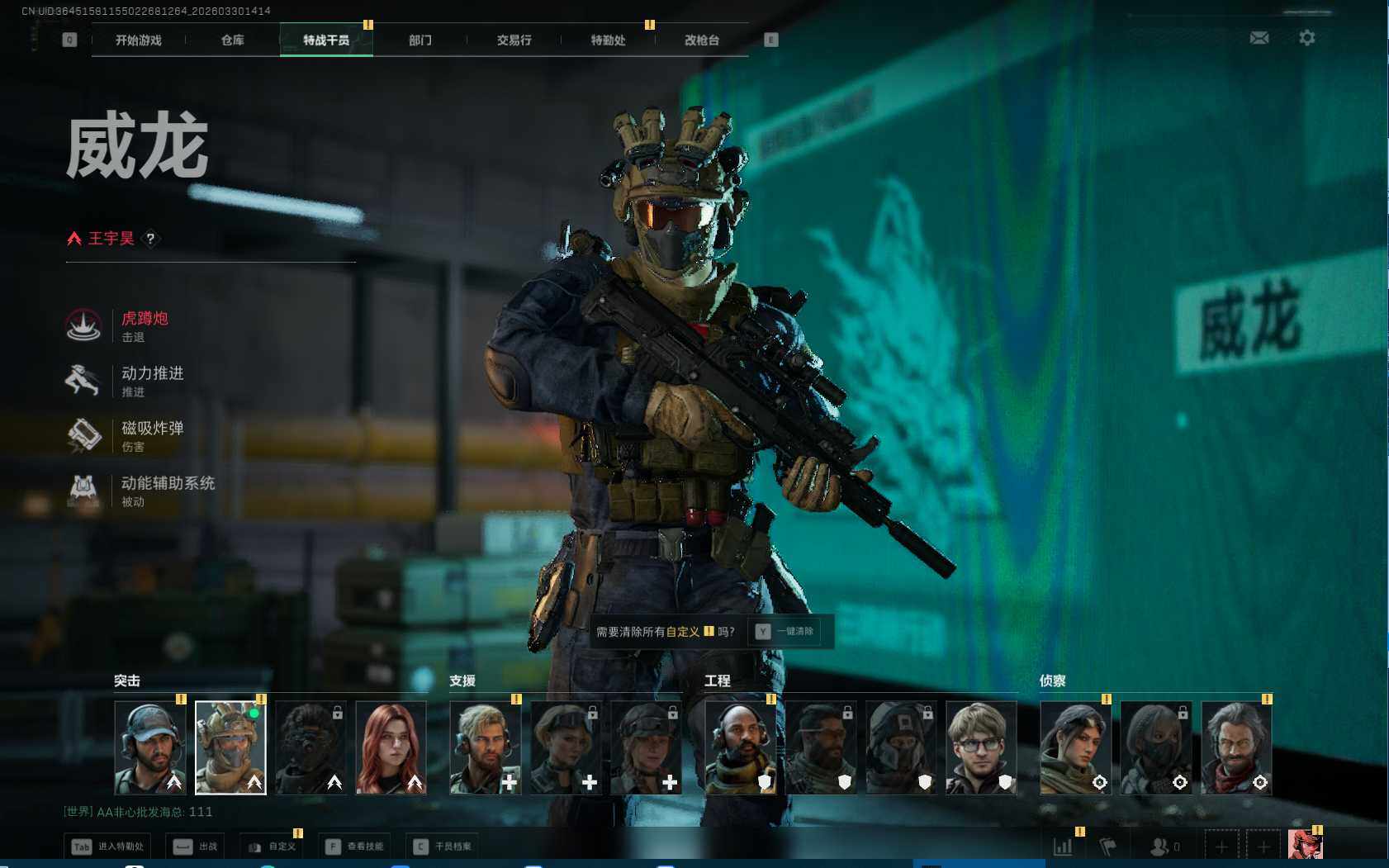1389x868 pixels.
Task: Open 干员档案 operator profile
Action: pyautogui.click(x=443, y=847)
